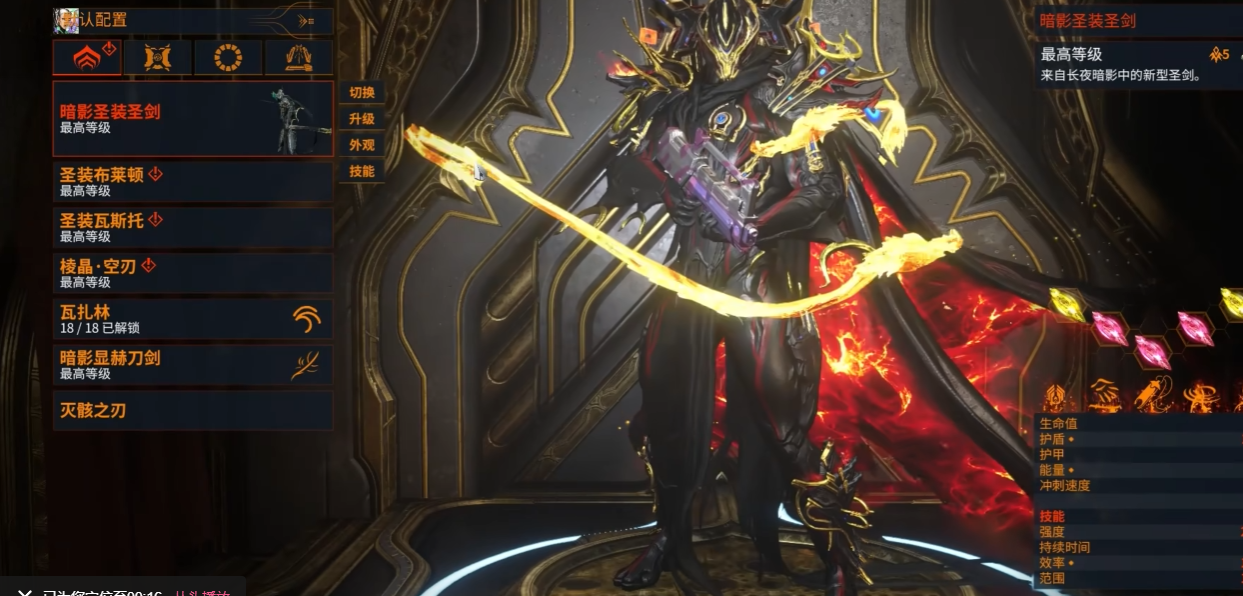
Task: Open the 升级 (upgrade) screen
Action: click(361, 119)
